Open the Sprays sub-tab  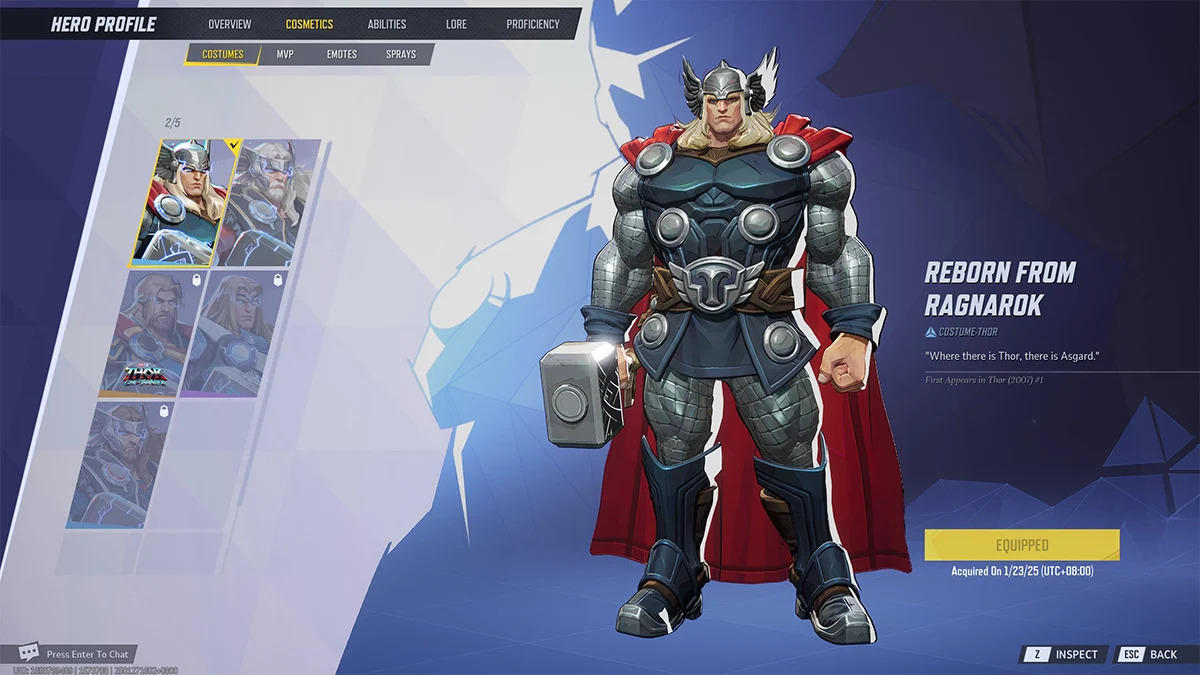401,54
